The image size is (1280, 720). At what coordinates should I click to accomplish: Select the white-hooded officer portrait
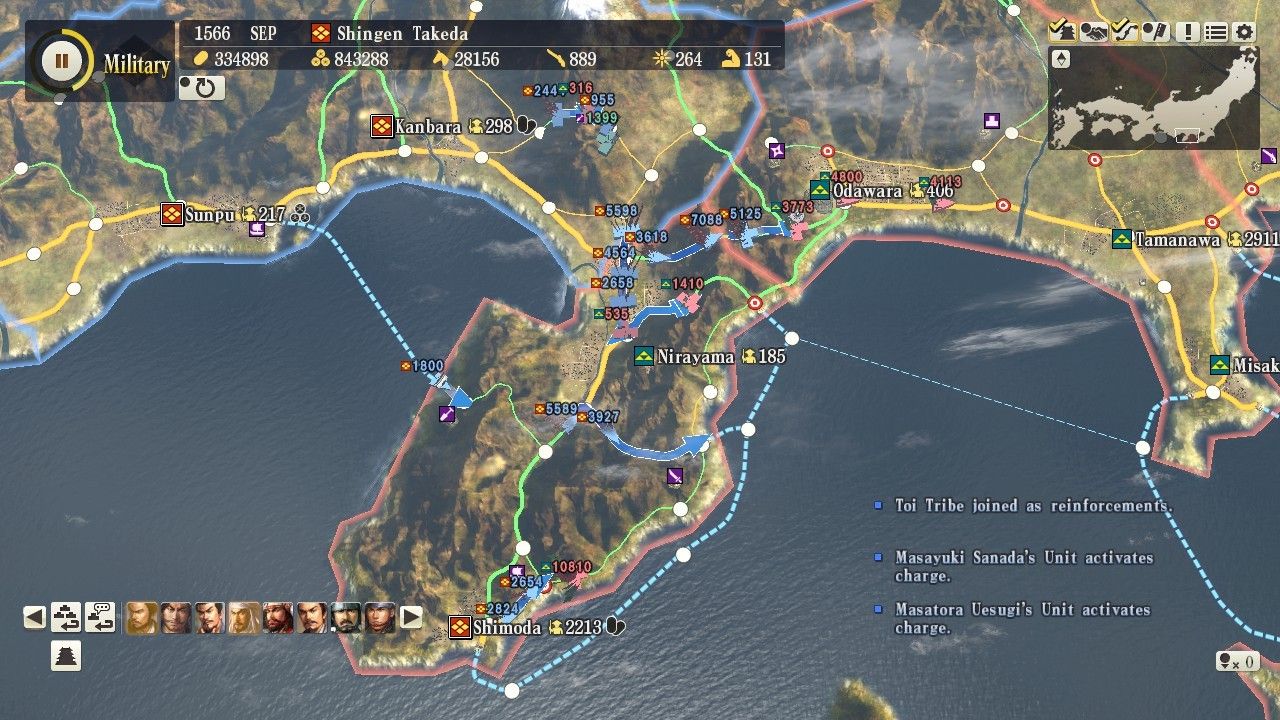[244, 617]
